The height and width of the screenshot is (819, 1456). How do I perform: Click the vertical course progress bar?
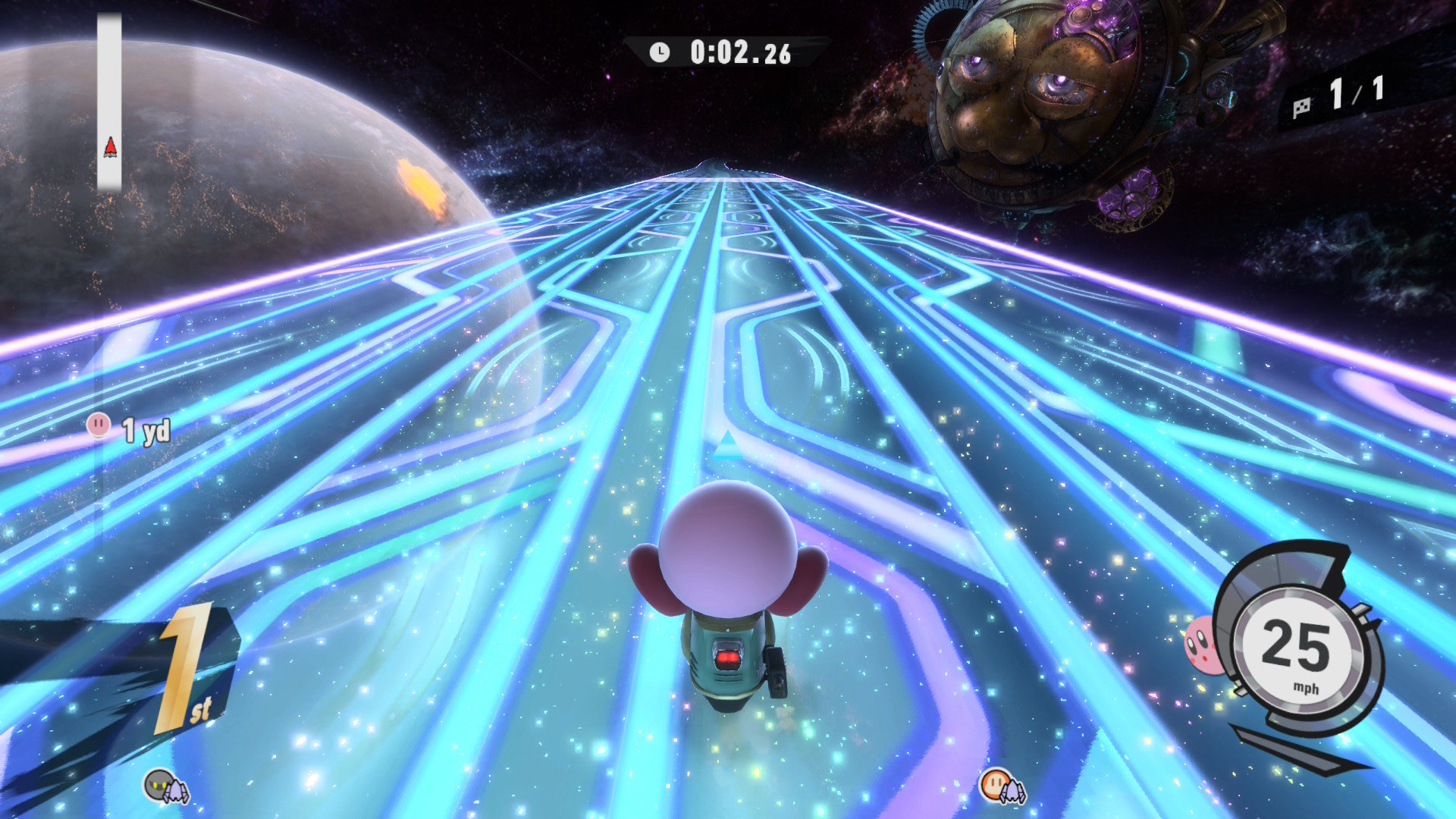[109, 102]
